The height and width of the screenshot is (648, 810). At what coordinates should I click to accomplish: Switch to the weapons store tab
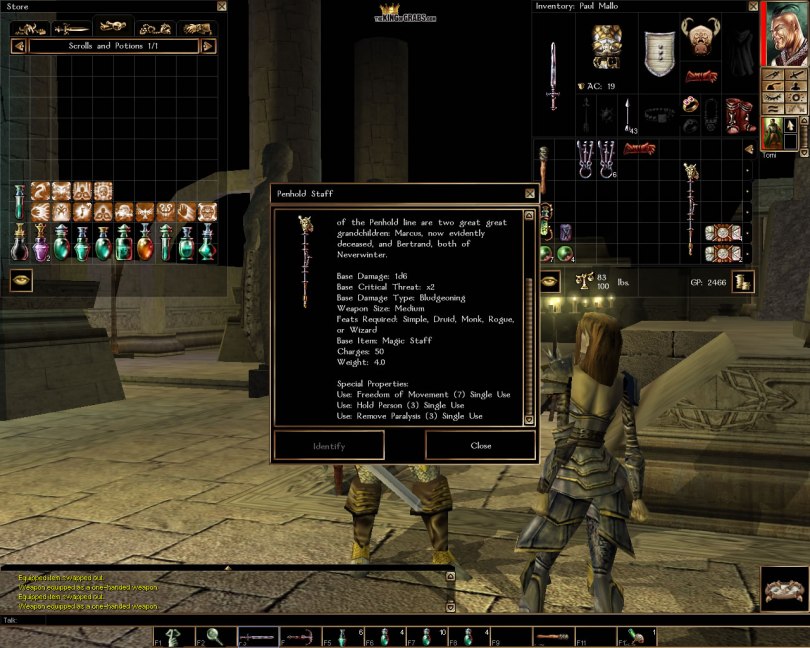point(70,28)
